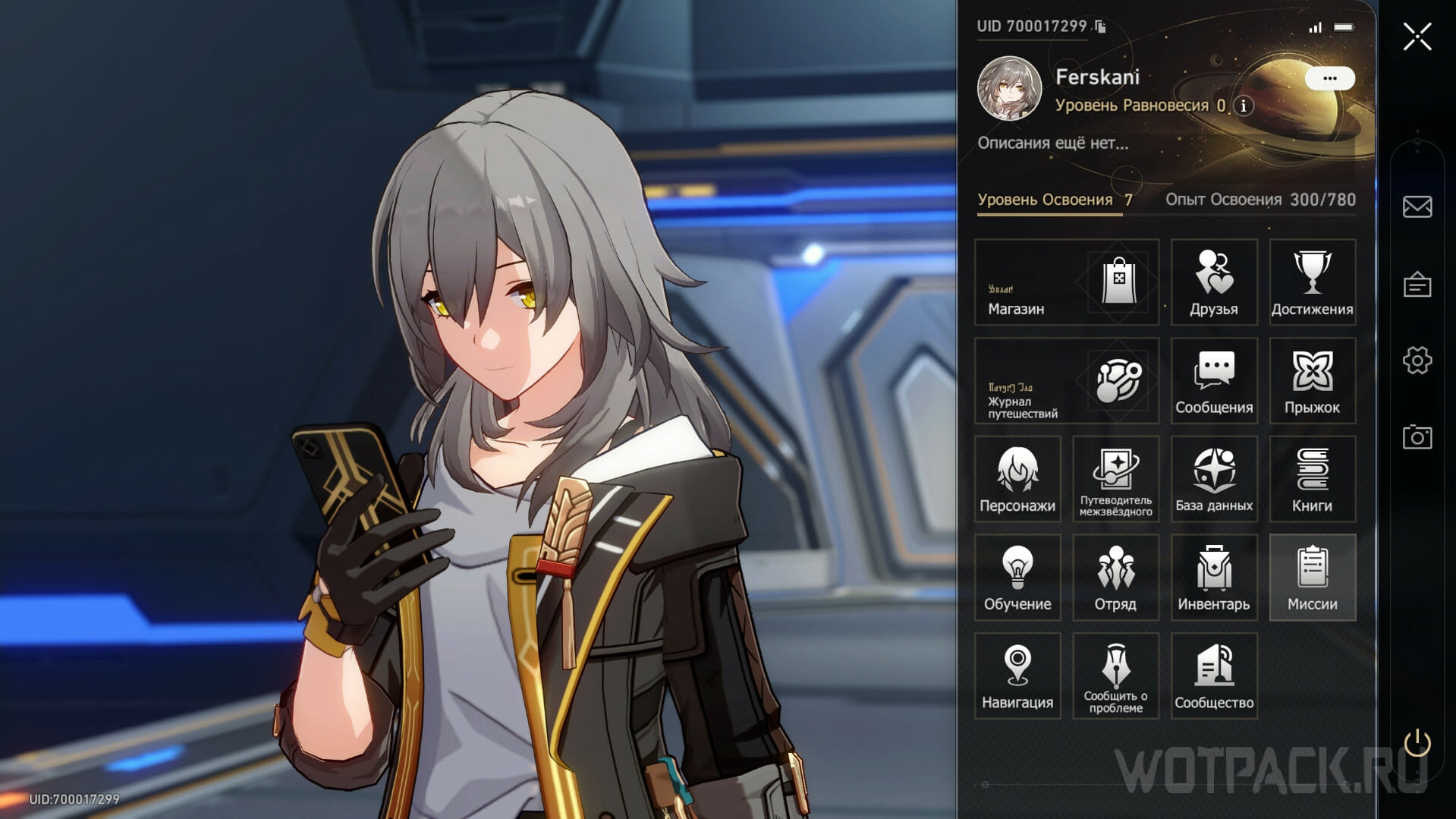The image size is (1456, 819).
Task: Open the Магазин shop tile
Action: click(x=1066, y=282)
